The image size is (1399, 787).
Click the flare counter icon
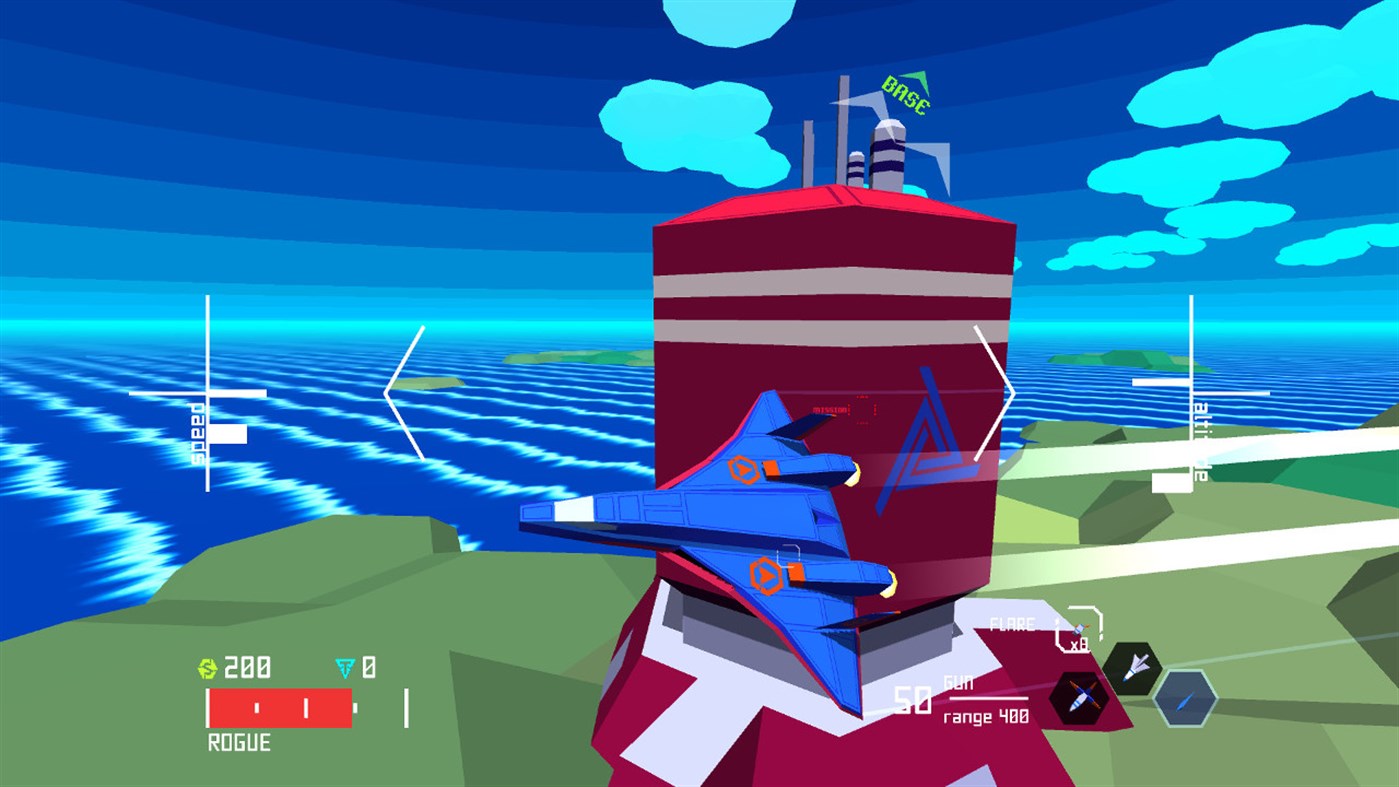[x=1079, y=628]
